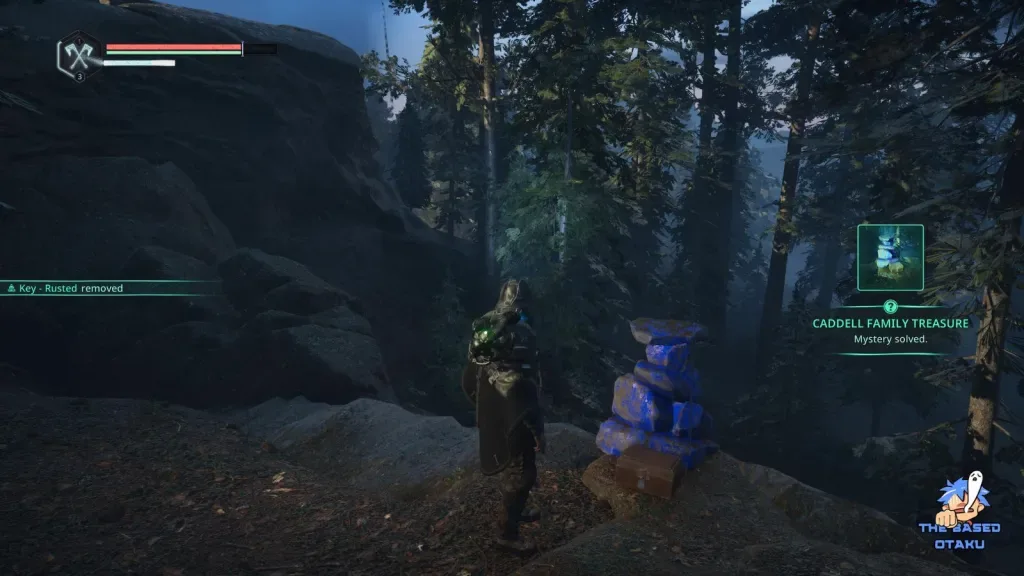Open the Caddell Family Treasure thumbnail
Viewport: 1024px width, 576px height.
coord(890,258)
